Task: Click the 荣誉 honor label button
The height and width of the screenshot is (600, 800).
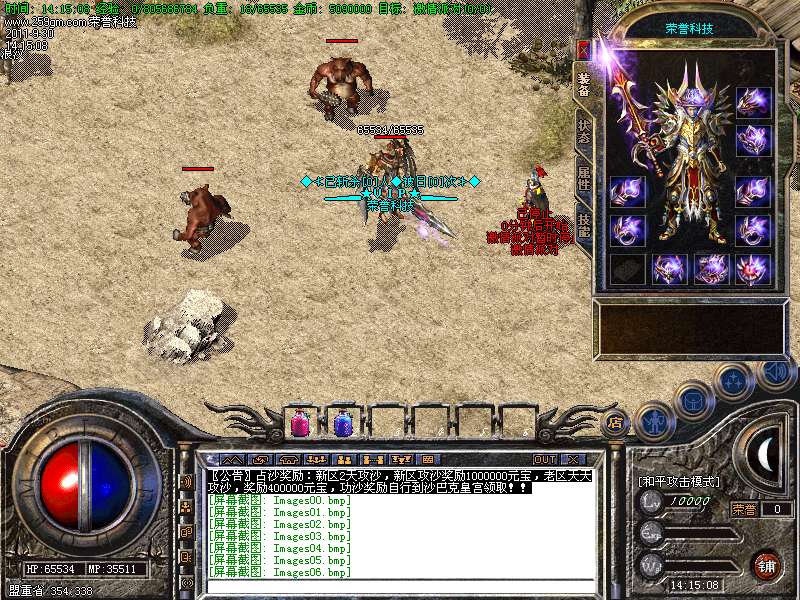Action: (x=744, y=509)
